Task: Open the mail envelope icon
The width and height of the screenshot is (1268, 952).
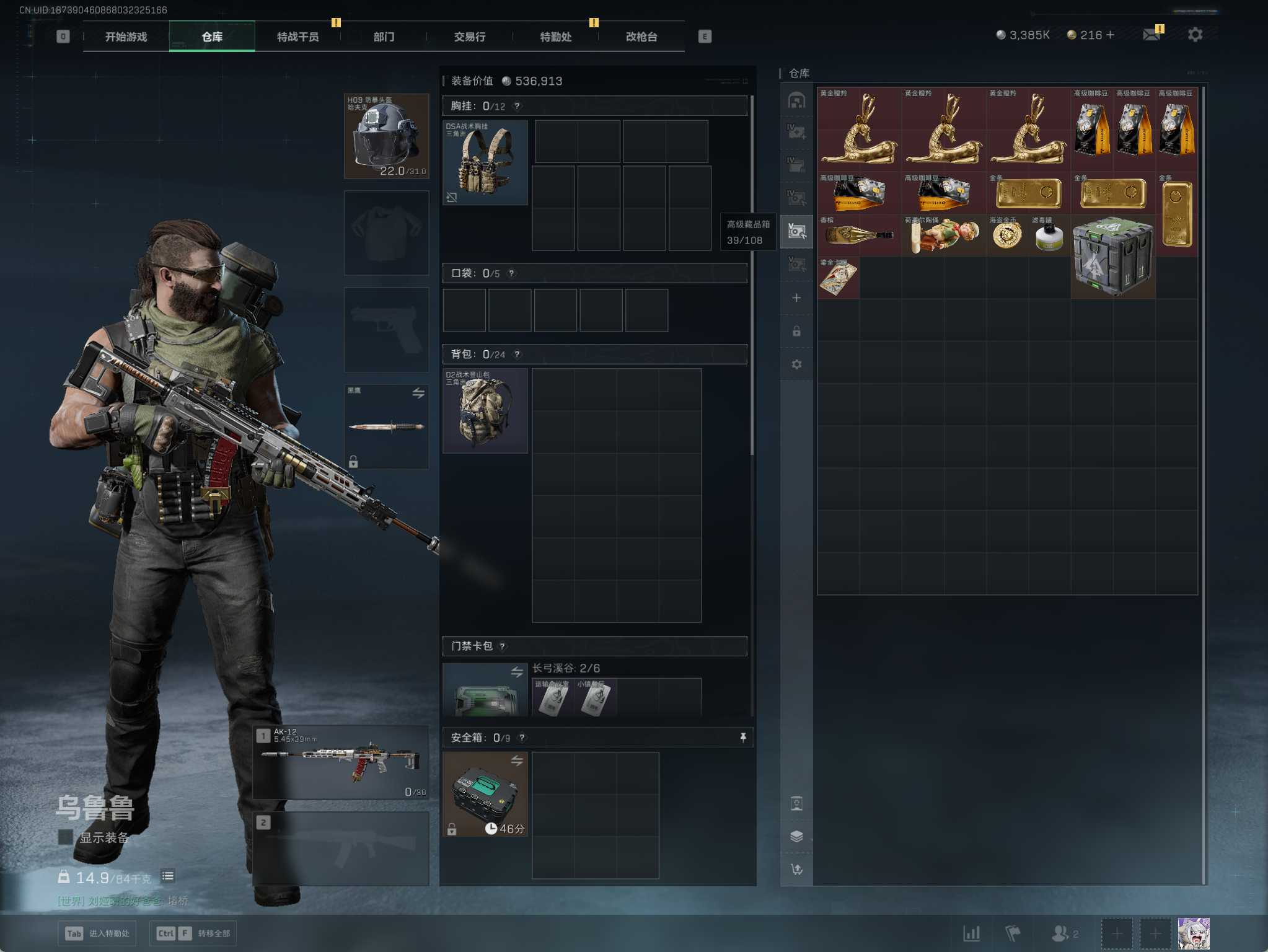Action: pyautogui.click(x=1151, y=35)
